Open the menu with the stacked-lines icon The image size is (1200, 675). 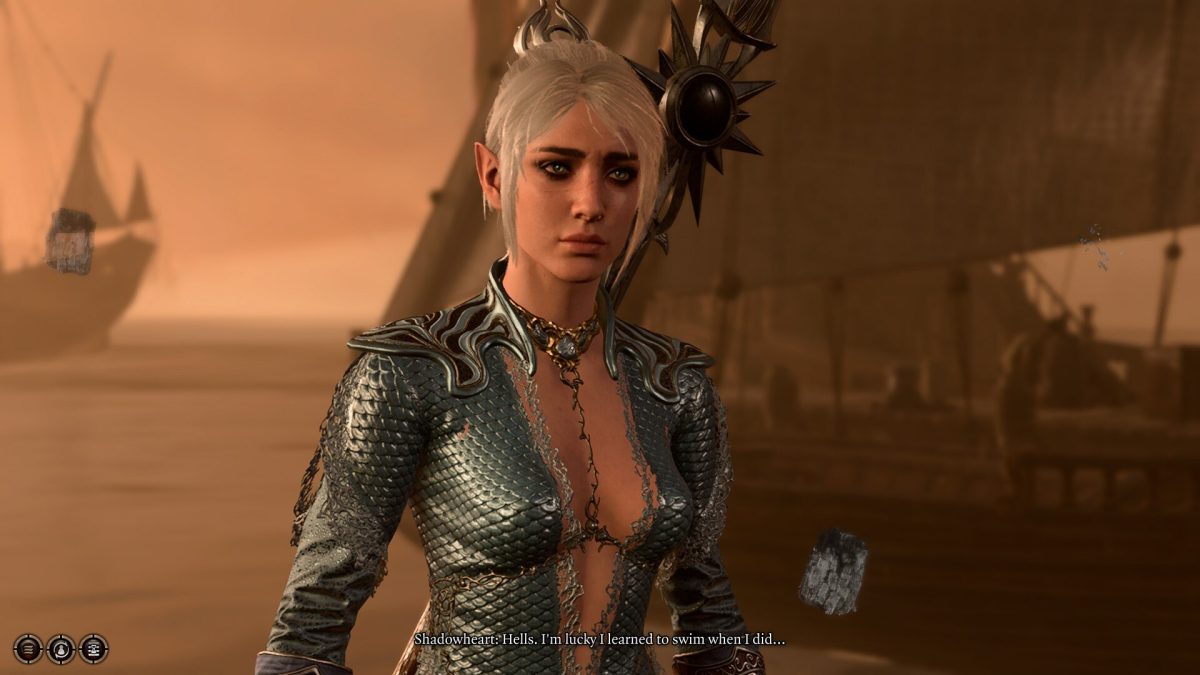[x=28, y=649]
